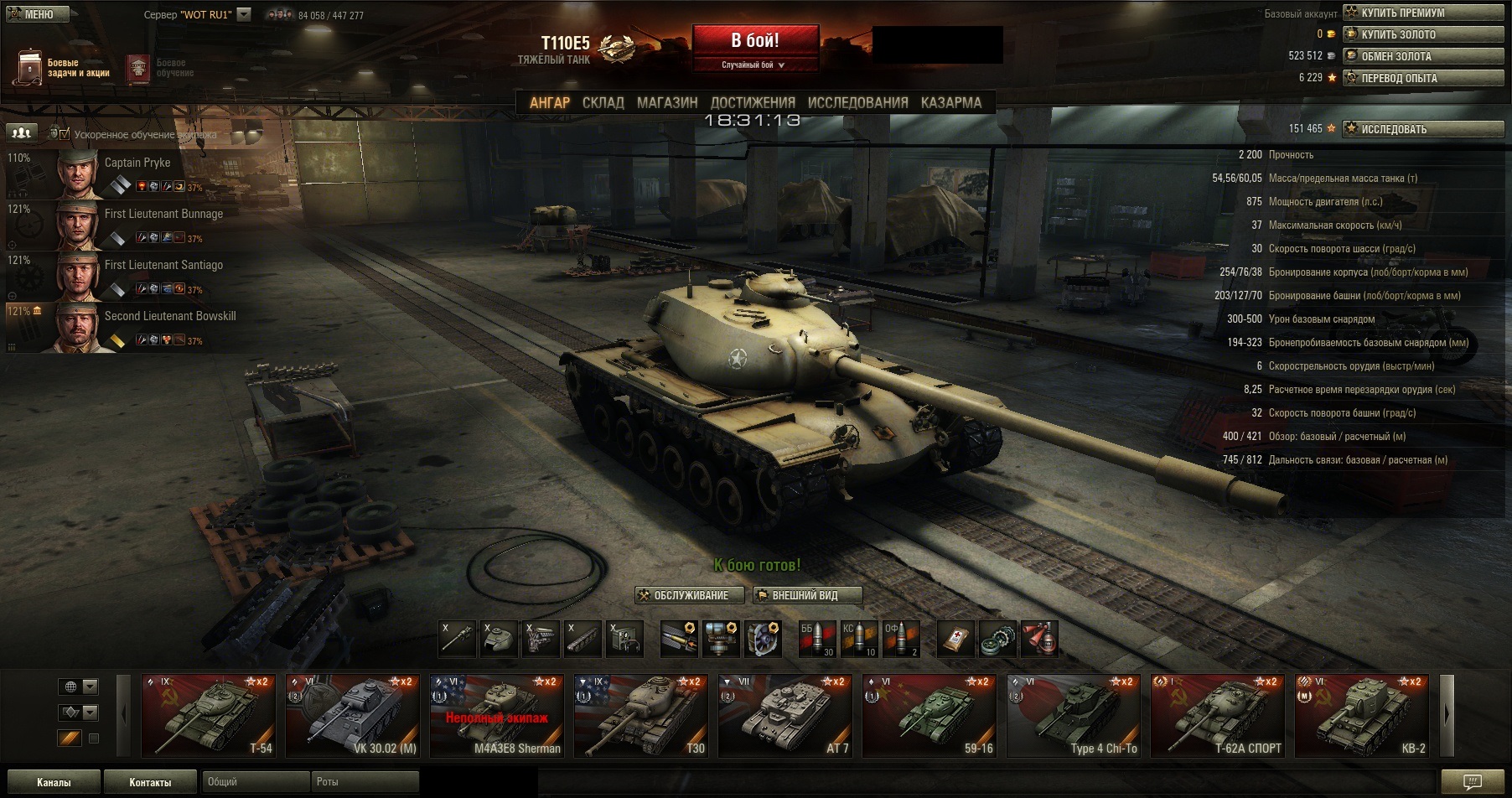Open the КАЗАРМА tab

950,102
